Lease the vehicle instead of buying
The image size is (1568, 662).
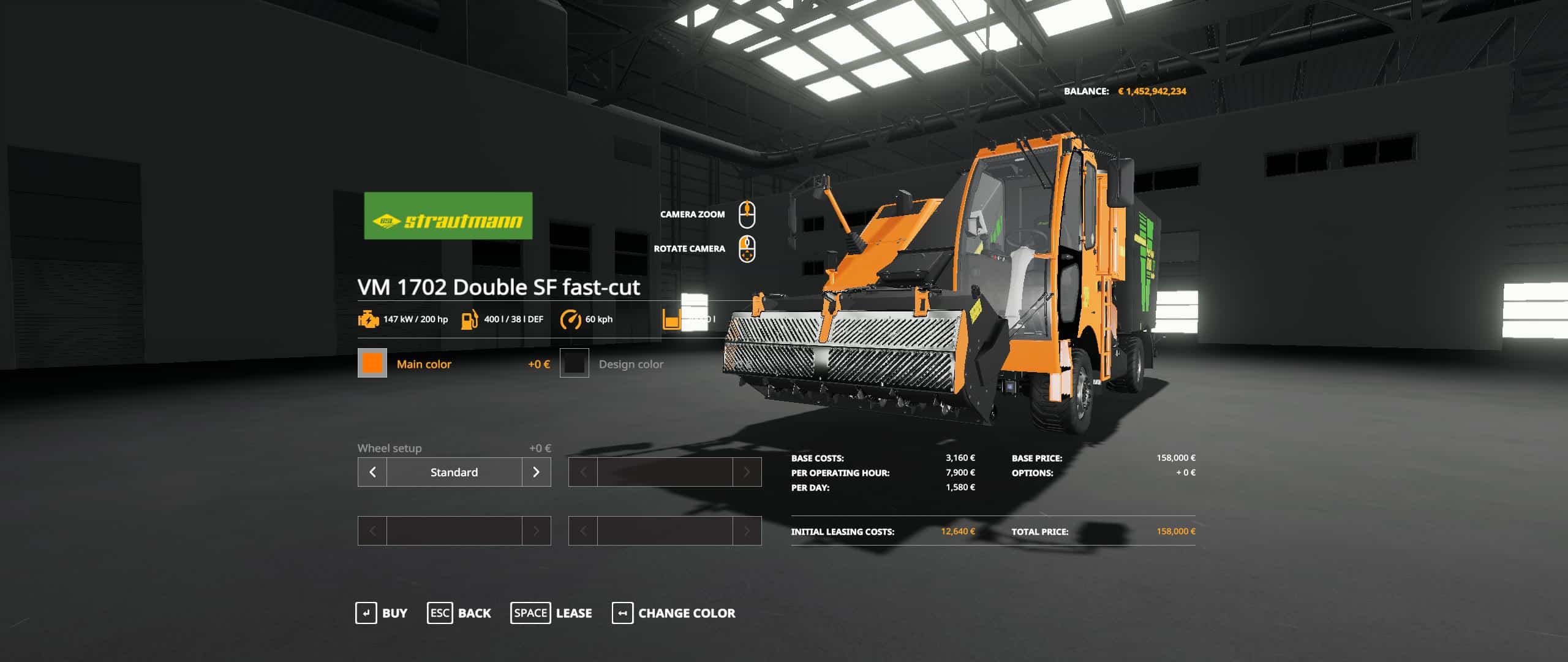pyautogui.click(x=551, y=613)
